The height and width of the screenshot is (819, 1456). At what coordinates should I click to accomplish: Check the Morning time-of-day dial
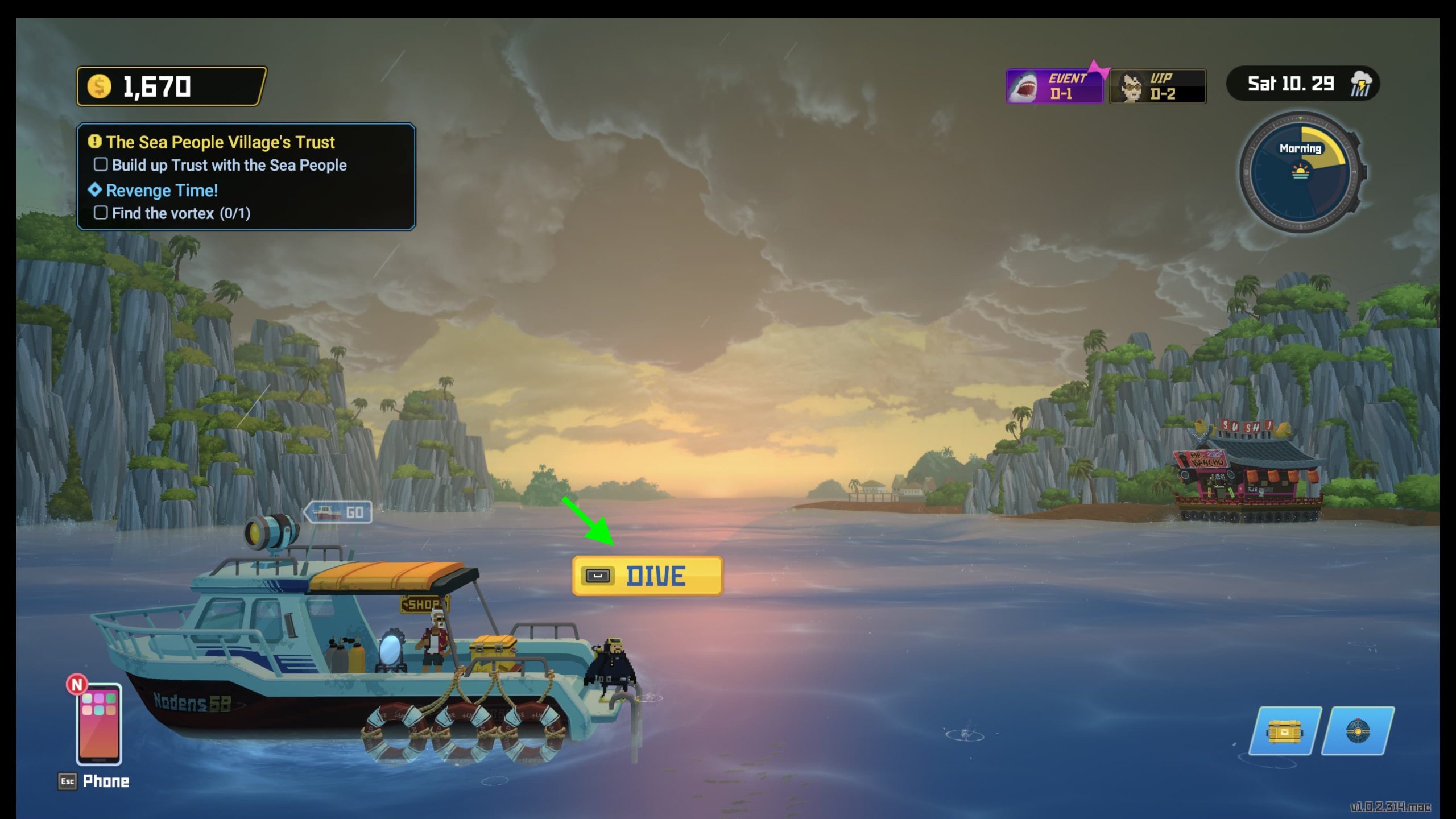1301,172
